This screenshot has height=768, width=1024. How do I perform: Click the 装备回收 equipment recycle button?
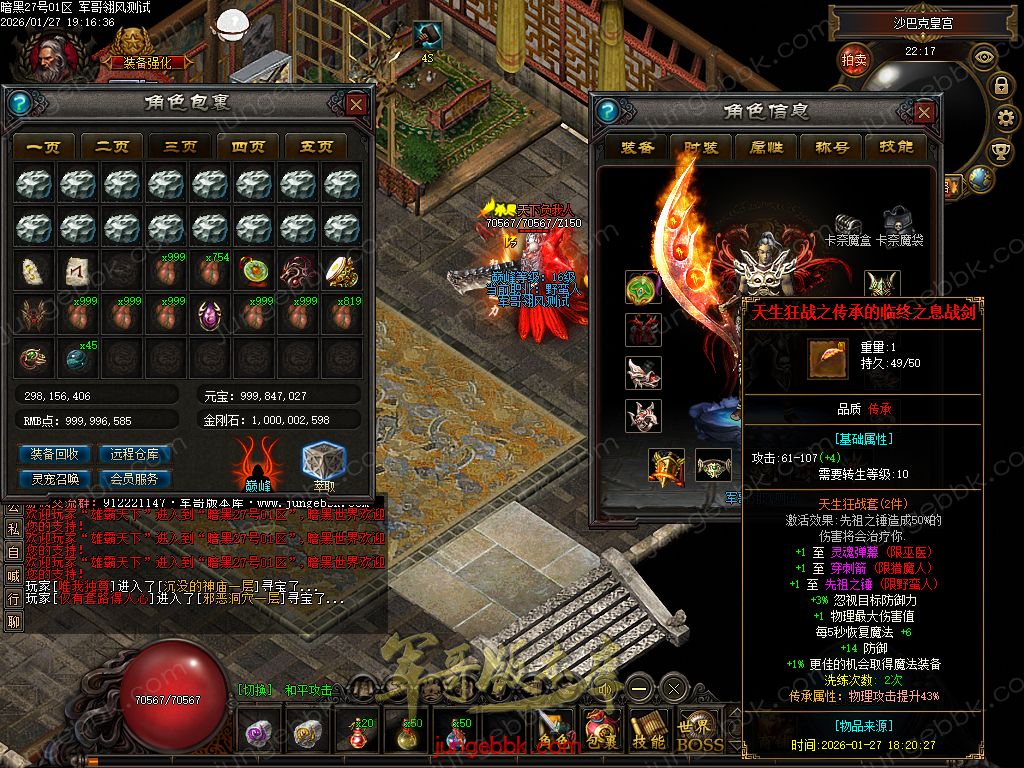(55, 454)
